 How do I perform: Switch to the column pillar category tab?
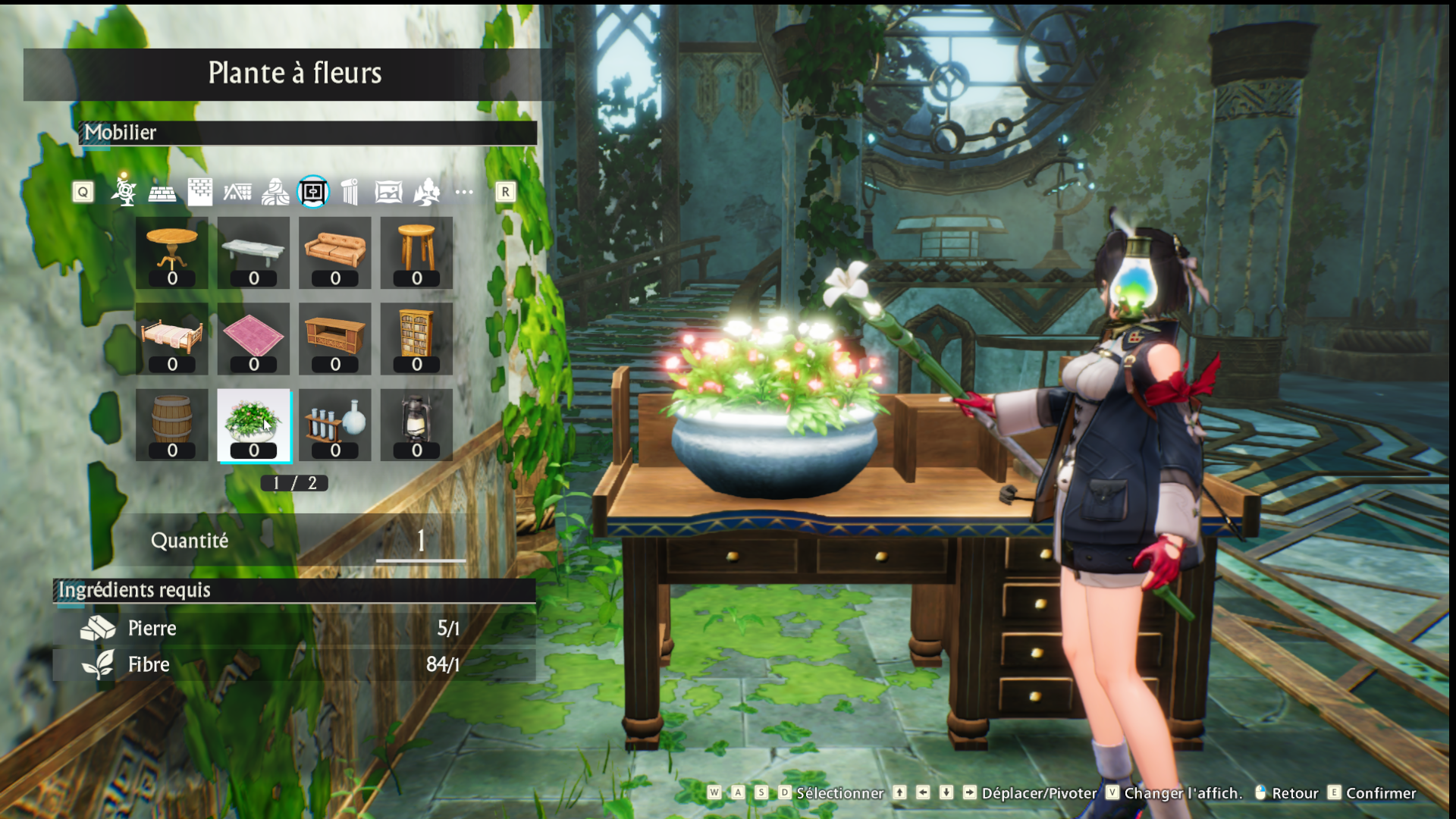coord(350,193)
